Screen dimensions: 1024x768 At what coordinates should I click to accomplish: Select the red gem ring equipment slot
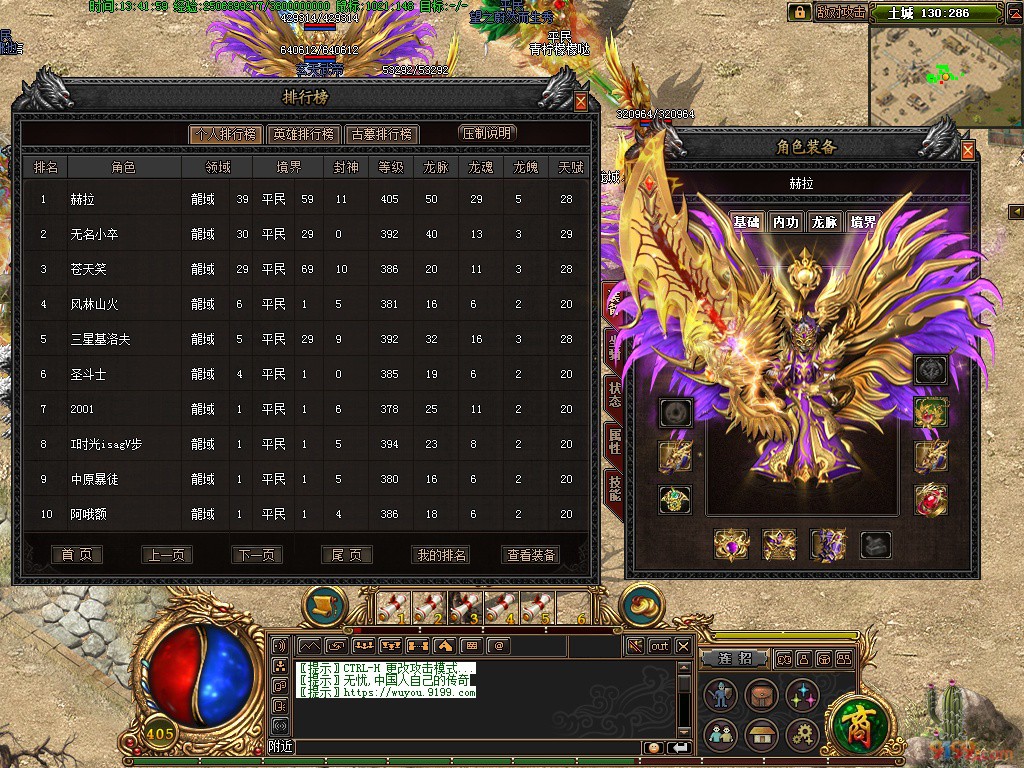point(931,499)
